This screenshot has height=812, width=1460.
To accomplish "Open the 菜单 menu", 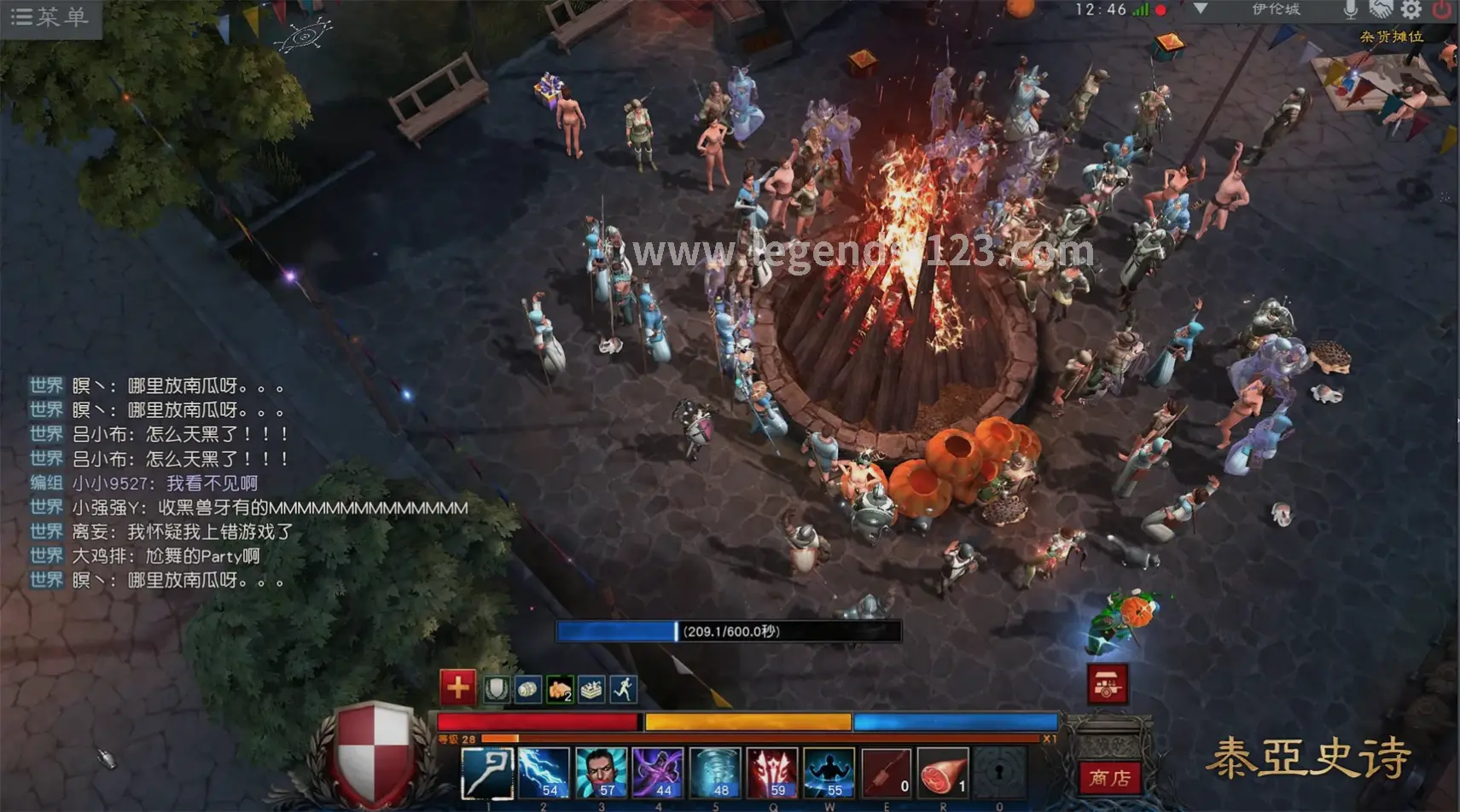I will [49, 17].
